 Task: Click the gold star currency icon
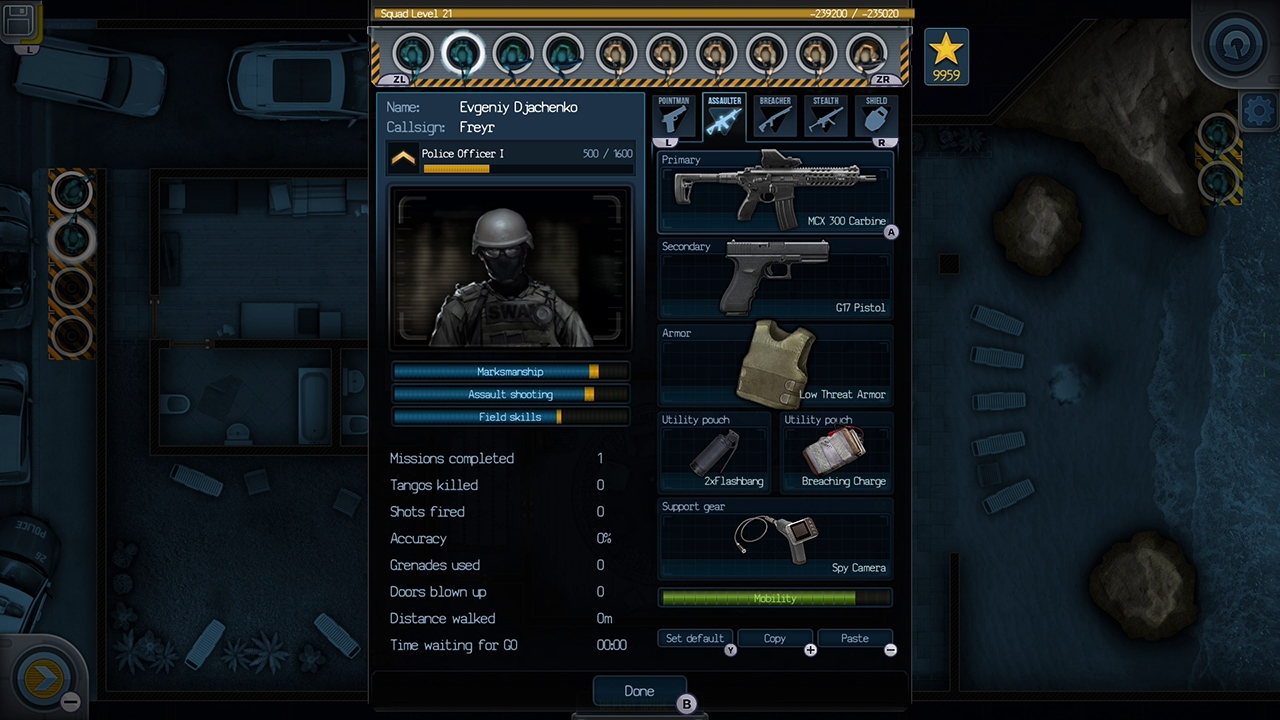click(x=946, y=52)
